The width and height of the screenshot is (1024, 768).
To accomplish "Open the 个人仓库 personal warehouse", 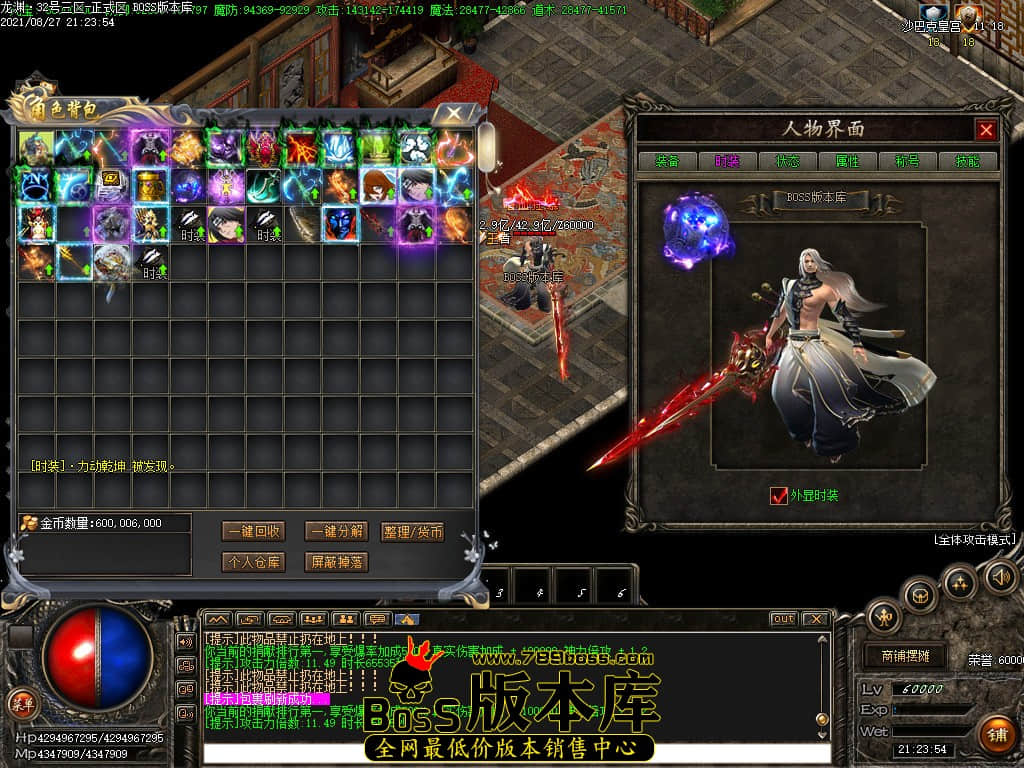I will (x=252, y=562).
